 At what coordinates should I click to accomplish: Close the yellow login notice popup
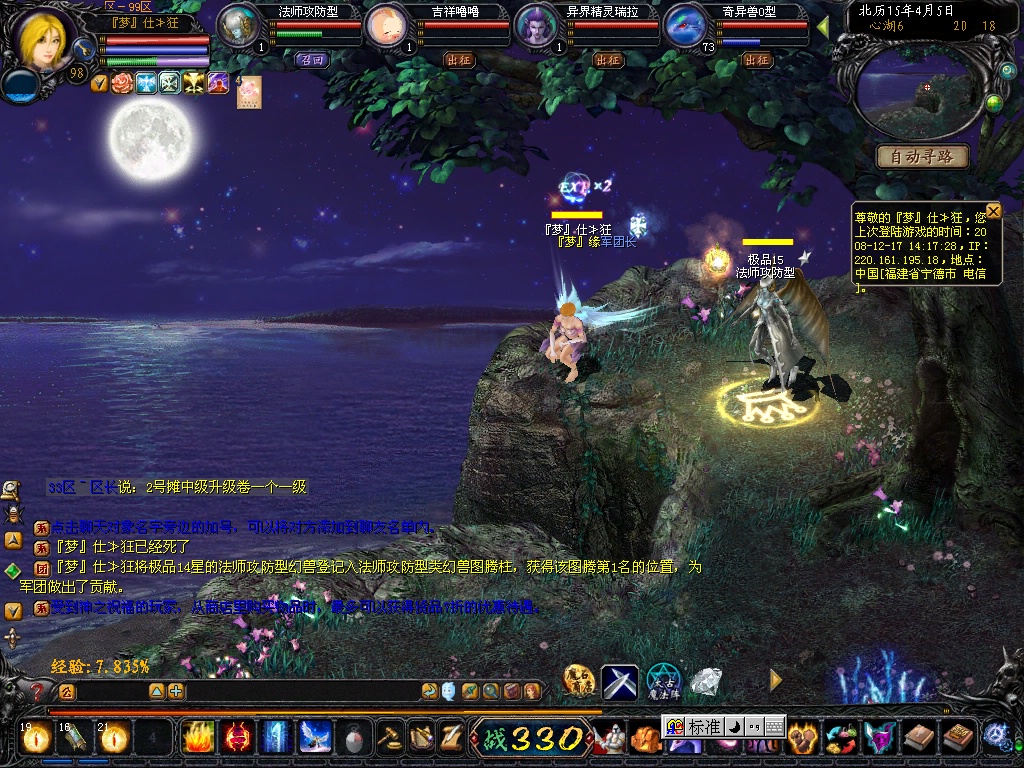(x=993, y=211)
